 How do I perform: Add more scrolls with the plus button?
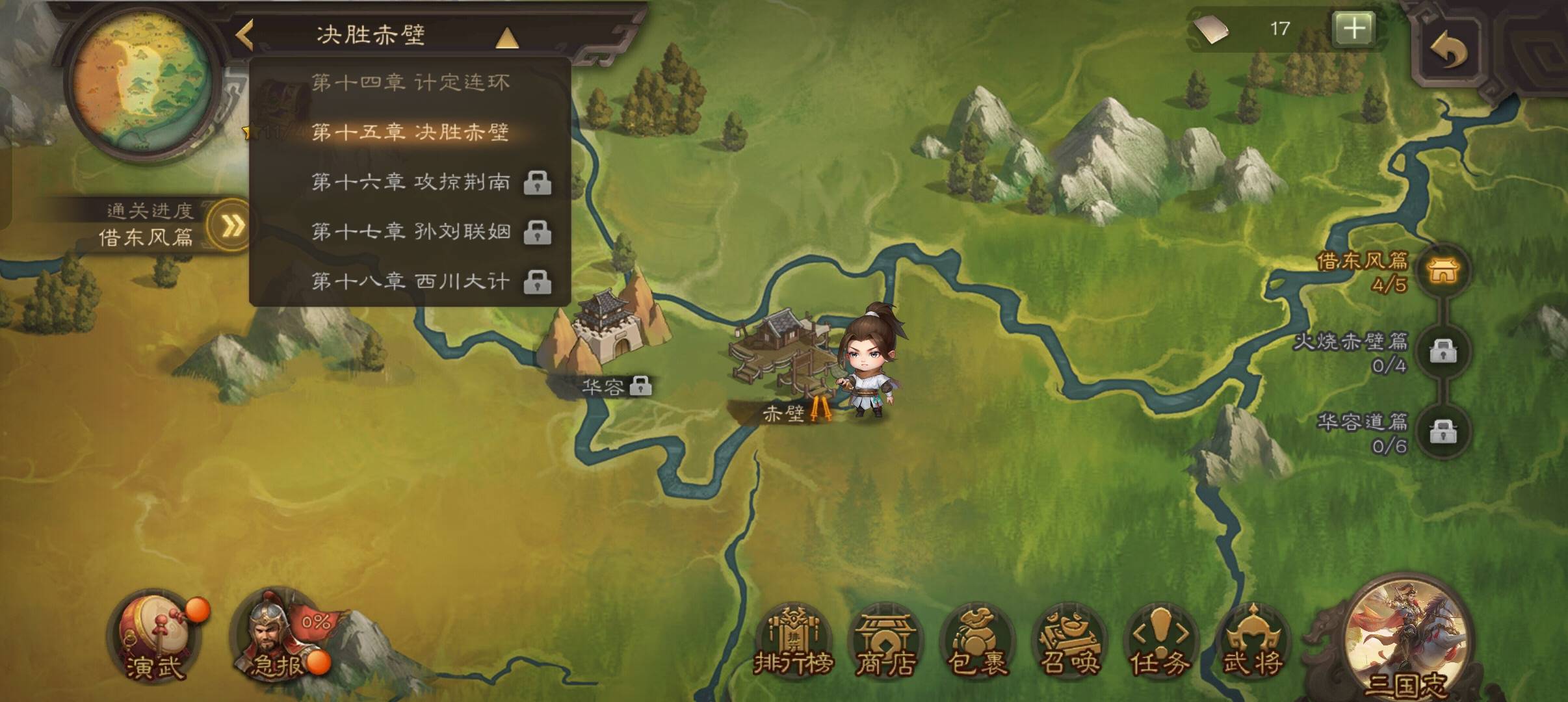click(x=1354, y=29)
